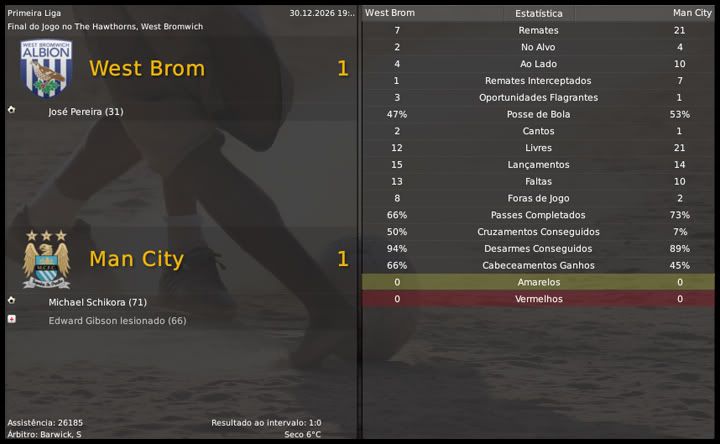Click the West Bromwich Albion club badge

point(46,67)
